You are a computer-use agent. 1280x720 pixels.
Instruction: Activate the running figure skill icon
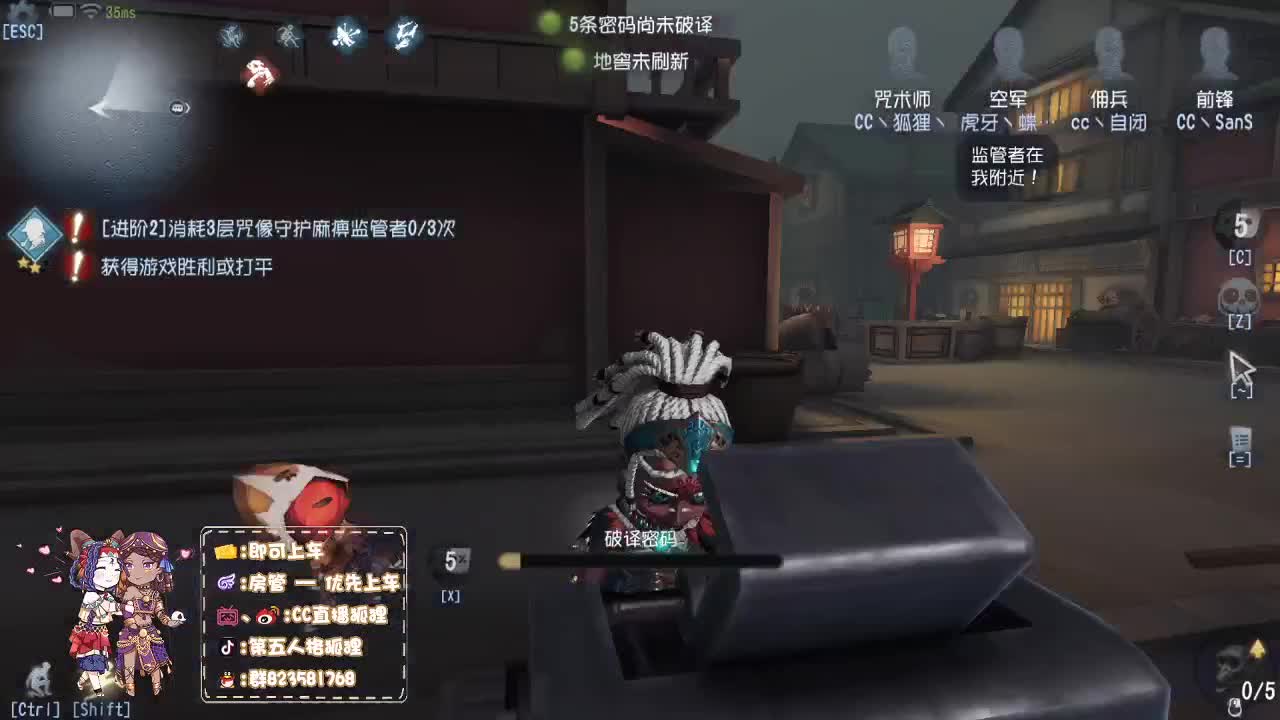(x=287, y=37)
